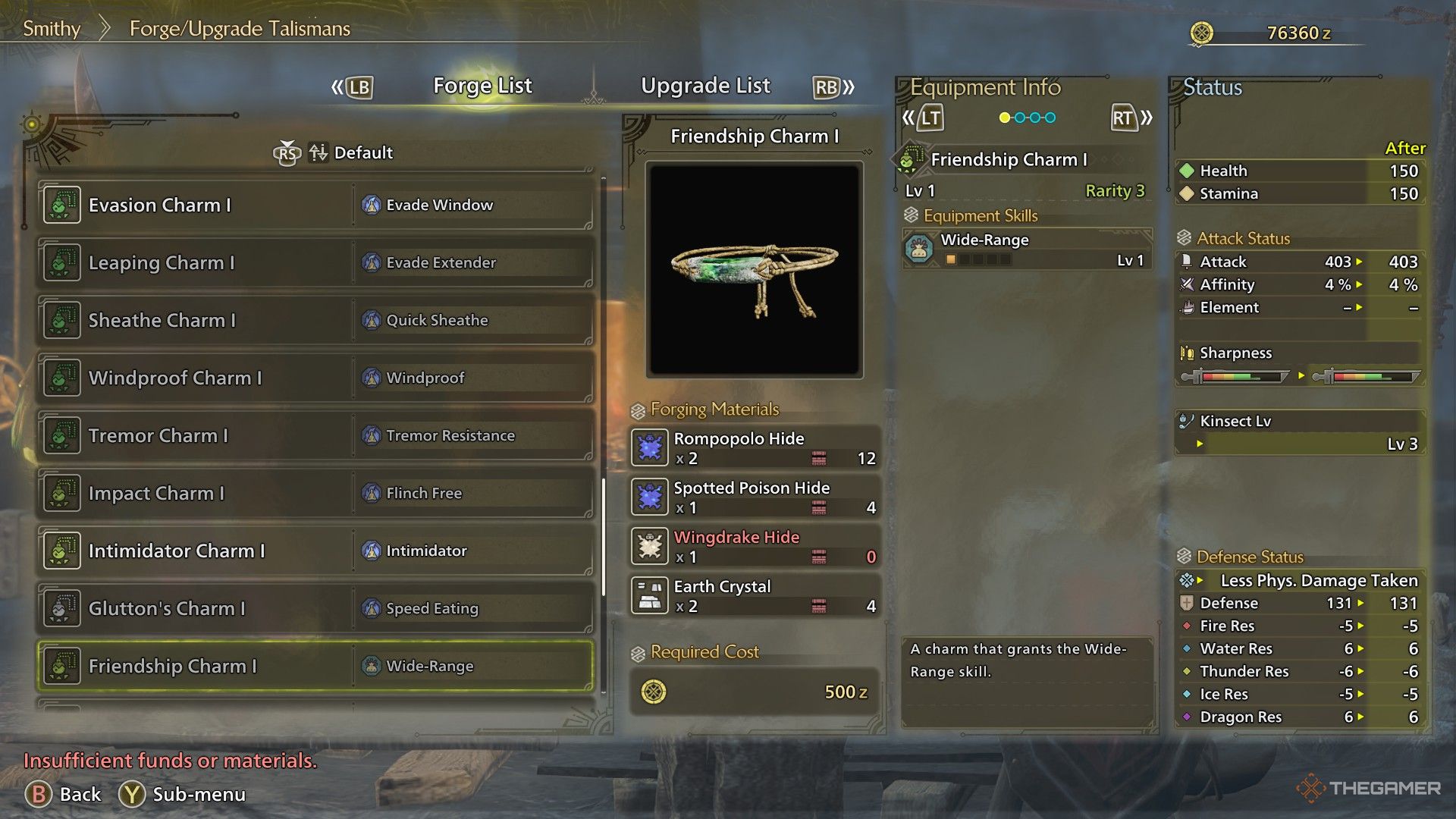Click the Friendship Charm preview image
The width and height of the screenshot is (1456, 819).
tap(755, 270)
